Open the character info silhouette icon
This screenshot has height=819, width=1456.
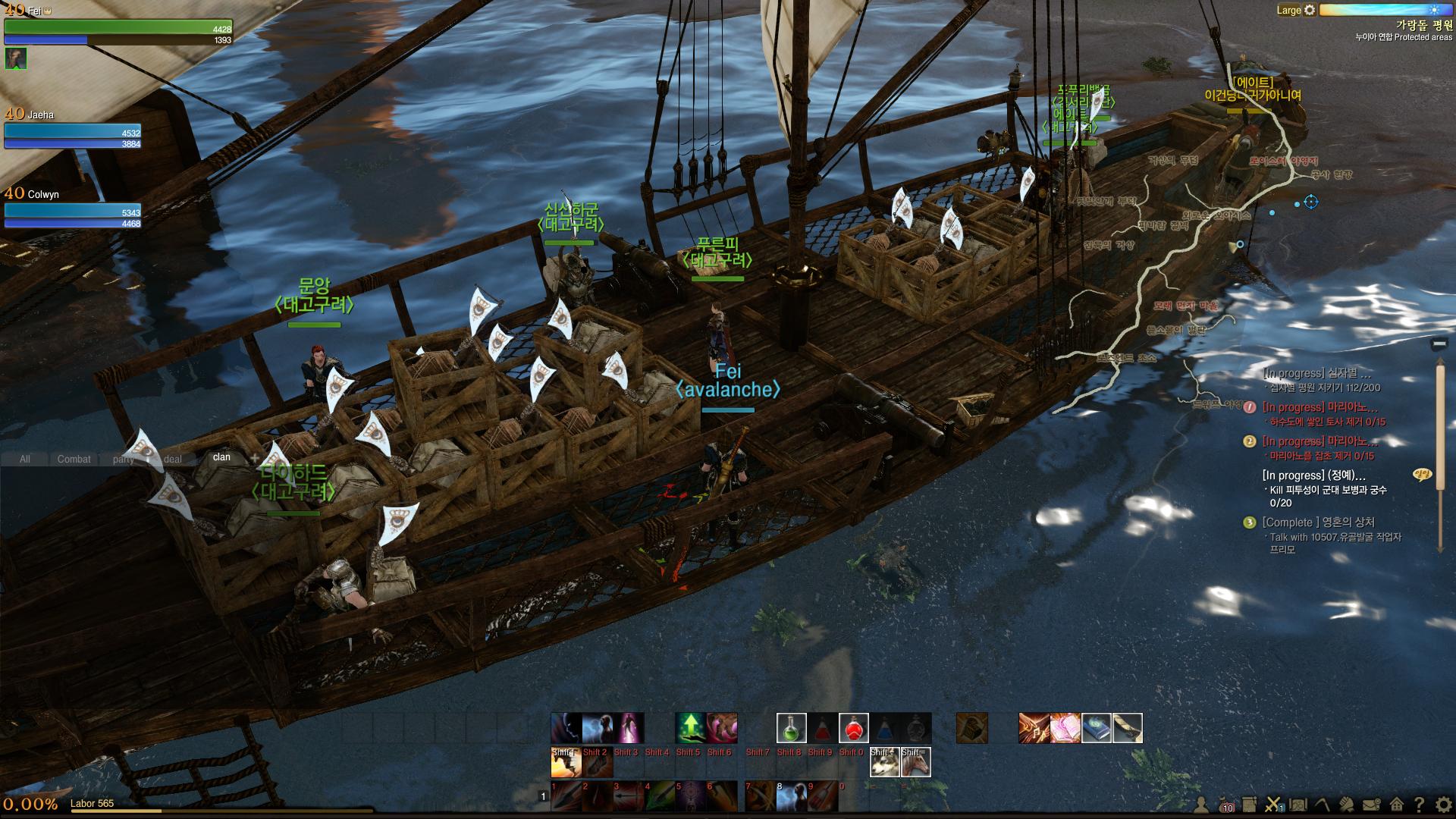[1201, 805]
